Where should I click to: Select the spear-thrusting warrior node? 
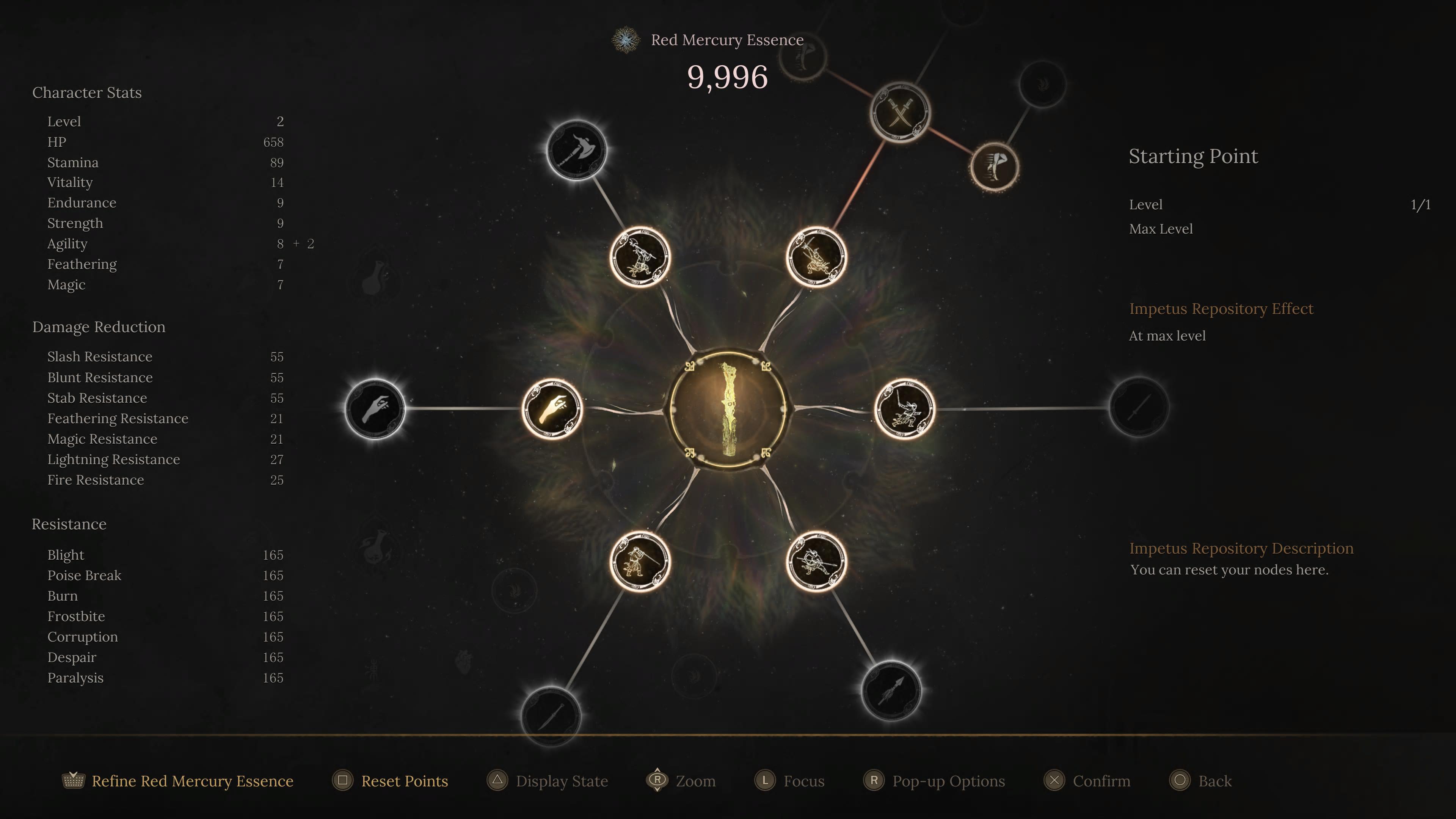point(816,561)
